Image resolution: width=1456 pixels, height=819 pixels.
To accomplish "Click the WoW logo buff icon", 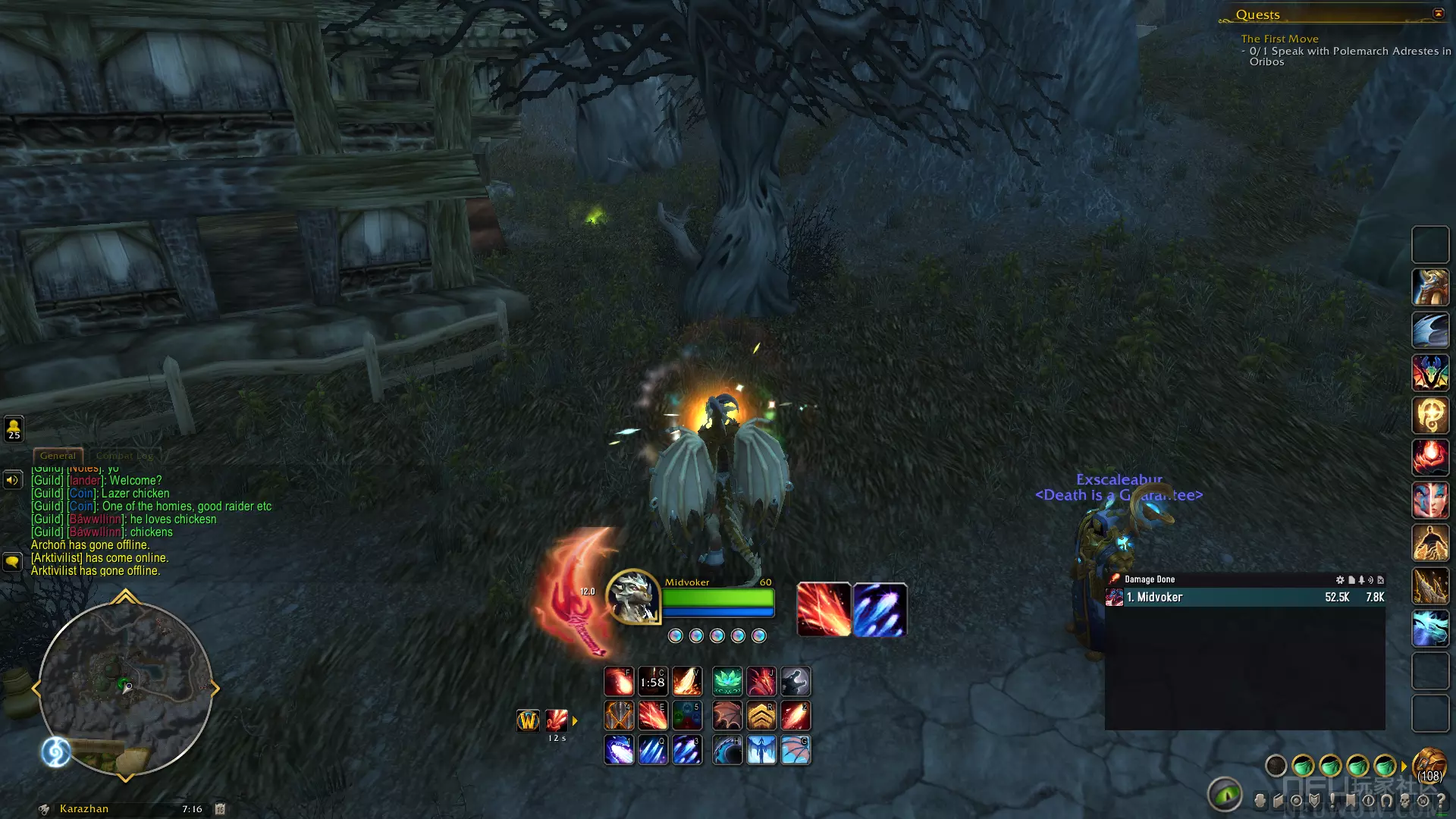I will [x=528, y=720].
